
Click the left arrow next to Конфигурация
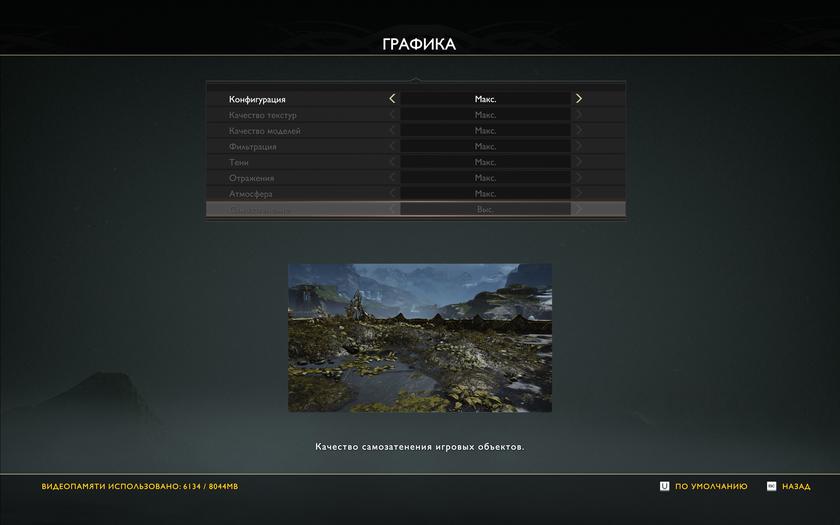[392, 99]
